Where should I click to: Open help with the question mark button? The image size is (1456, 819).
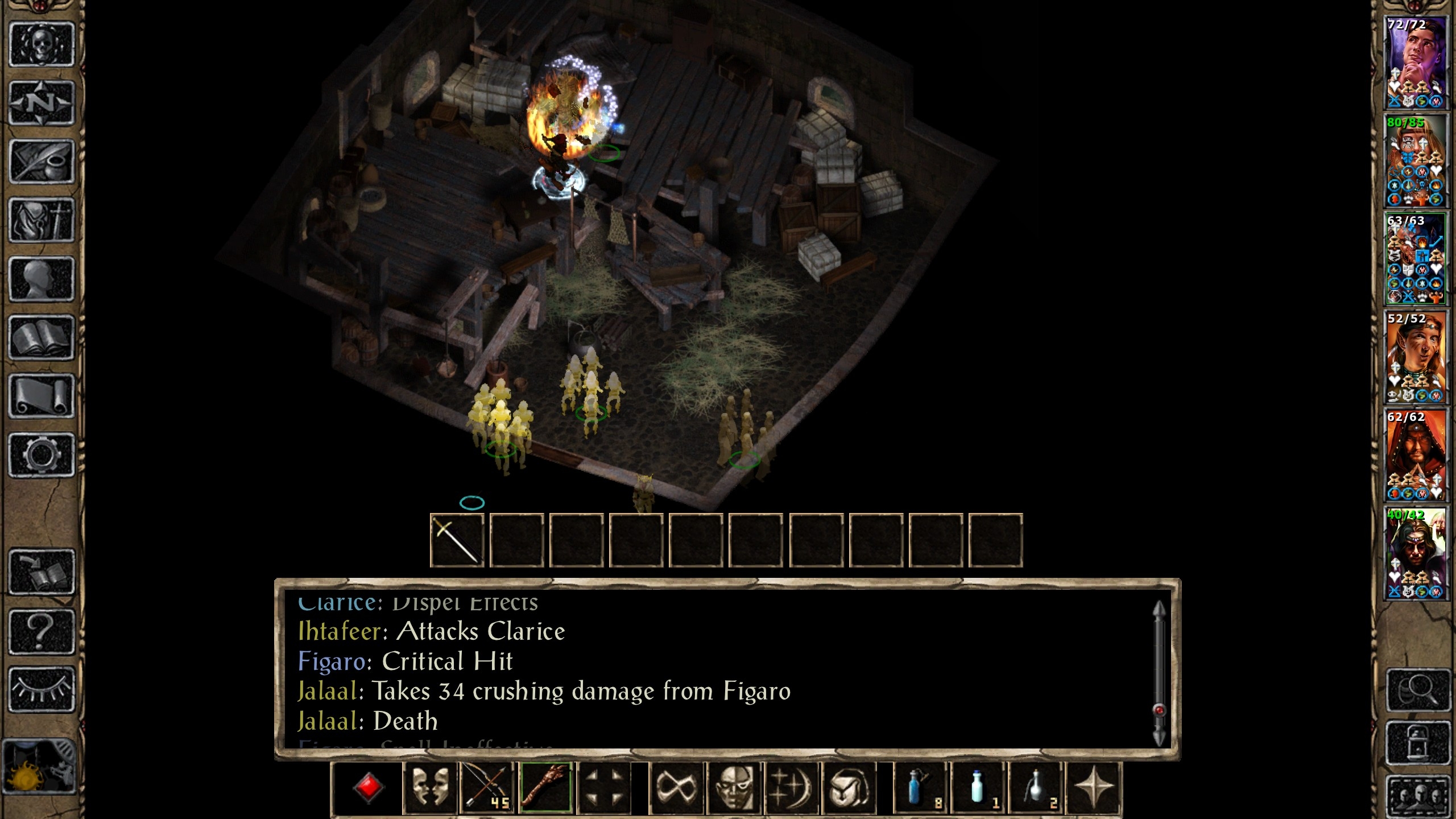(x=42, y=631)
